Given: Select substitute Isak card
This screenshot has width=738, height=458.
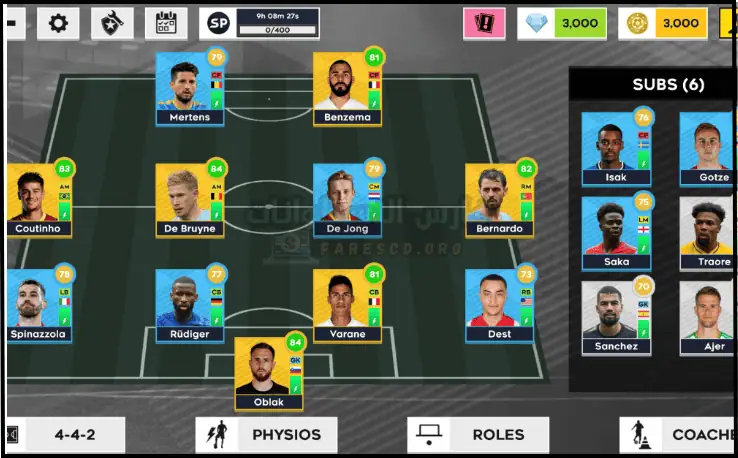Looking at the screenshot, I should pyautogui.click(x=616, y=148).
